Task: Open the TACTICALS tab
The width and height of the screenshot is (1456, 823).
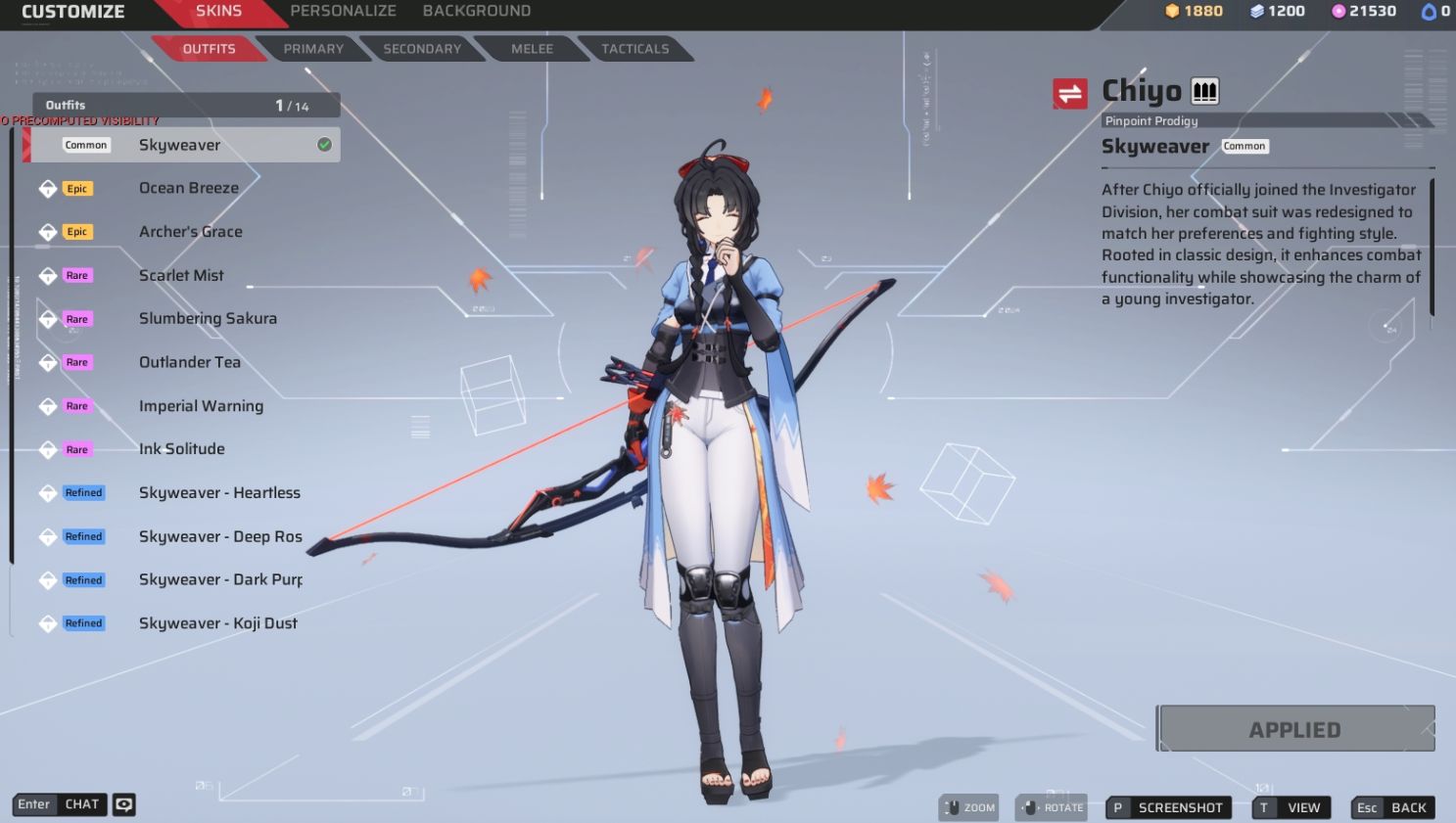Action: click(x=635, y=49)
